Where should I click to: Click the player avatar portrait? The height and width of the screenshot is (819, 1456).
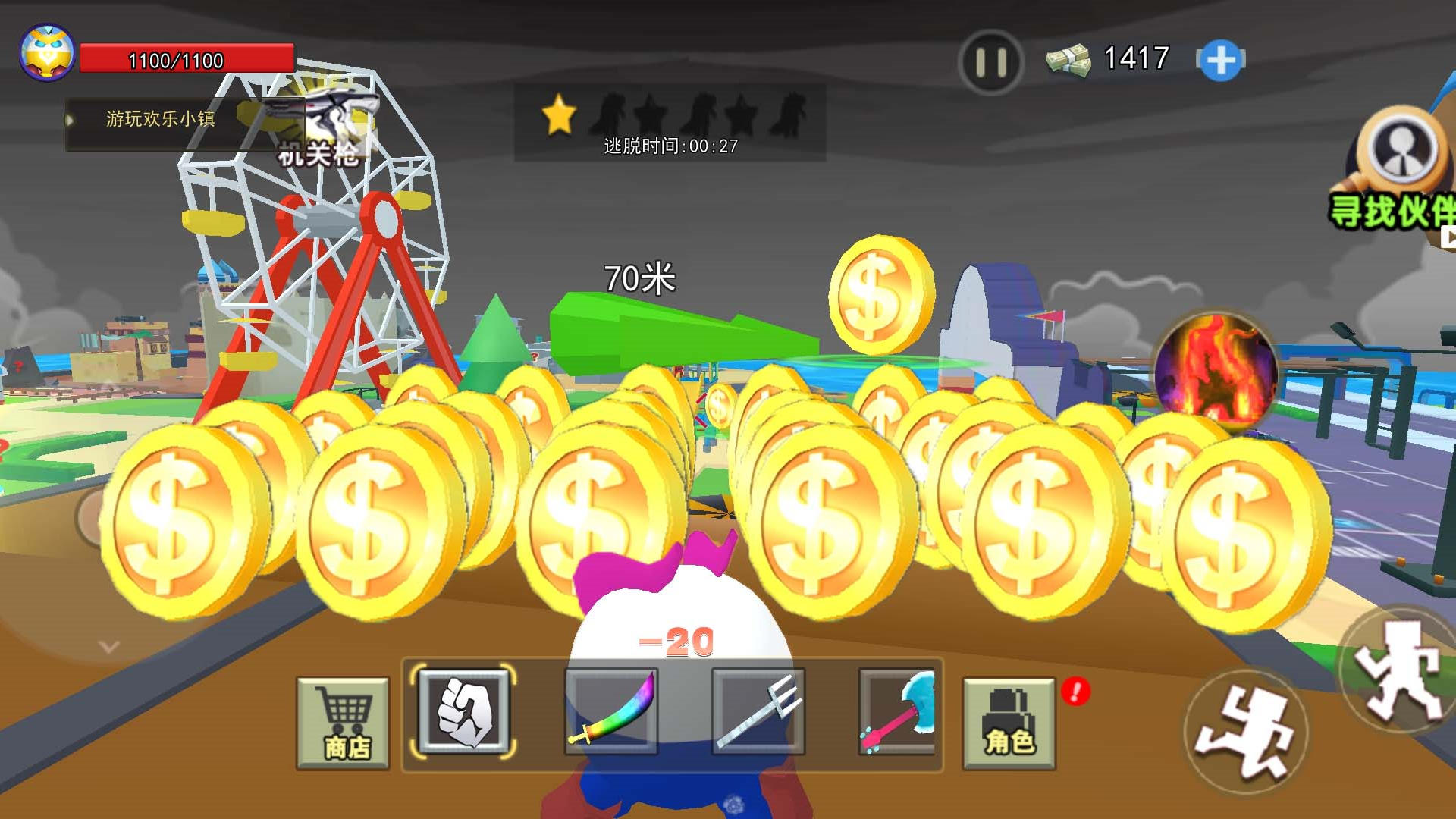pos(47,53)
